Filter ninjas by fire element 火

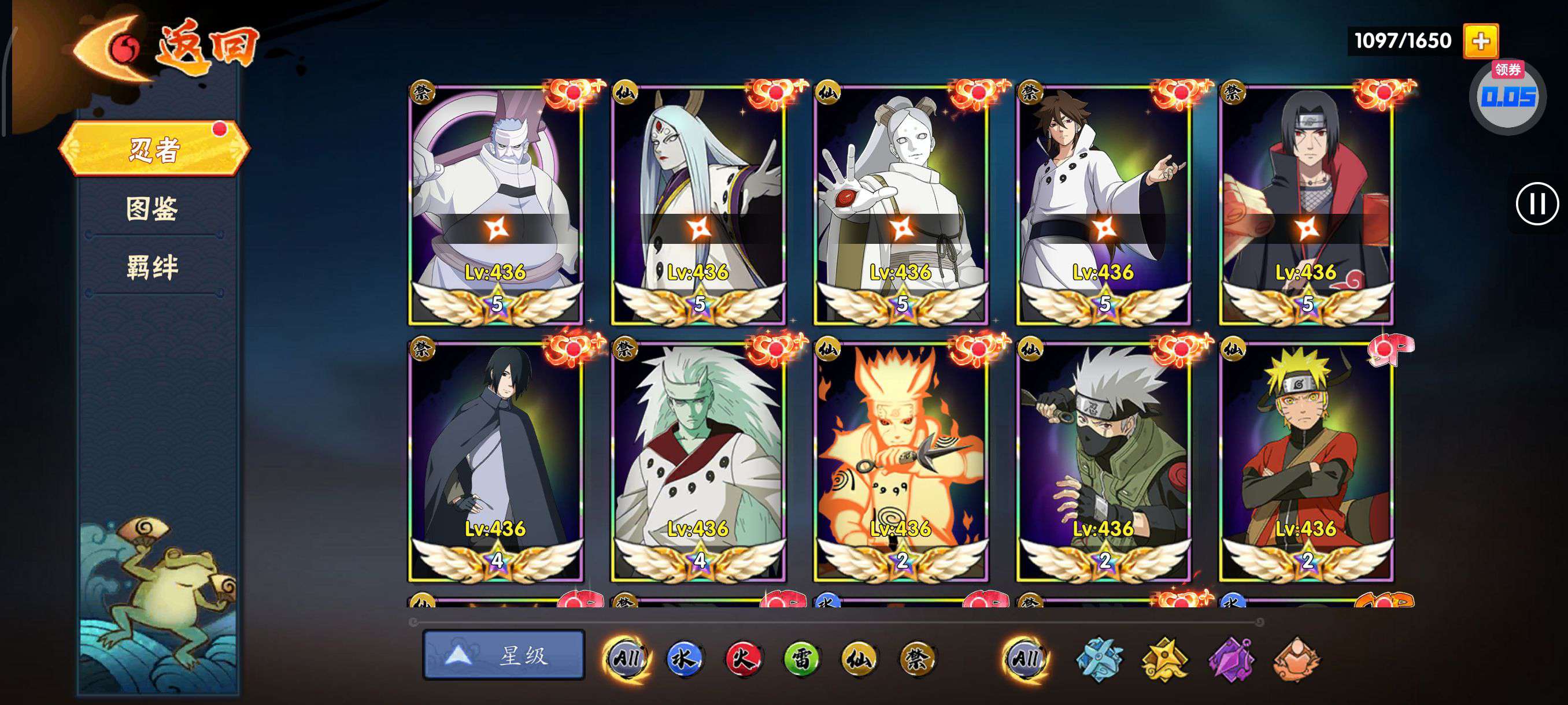(x=742, y=658)
